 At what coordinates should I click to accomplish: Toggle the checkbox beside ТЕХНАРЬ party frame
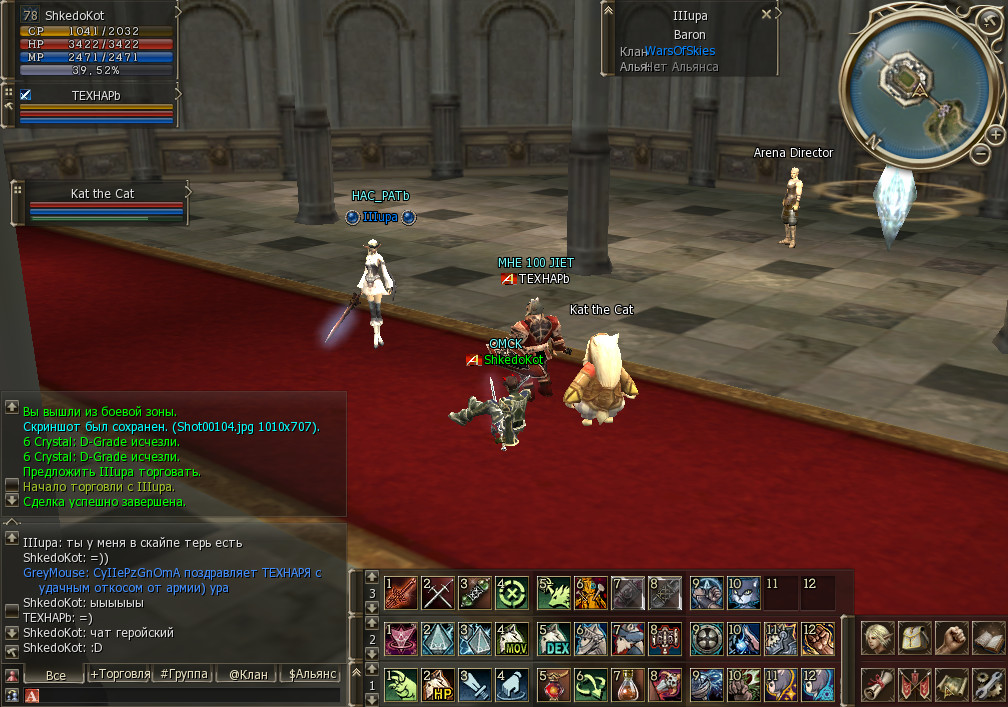pos(26,95)
